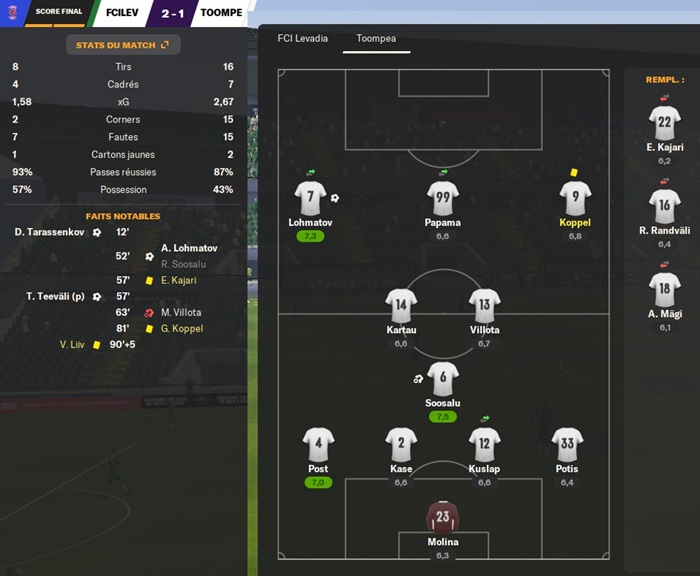Viewport: 700px width, 576px height.
Task: Select the Toompea lineup tab
Action: pos(375,39)
